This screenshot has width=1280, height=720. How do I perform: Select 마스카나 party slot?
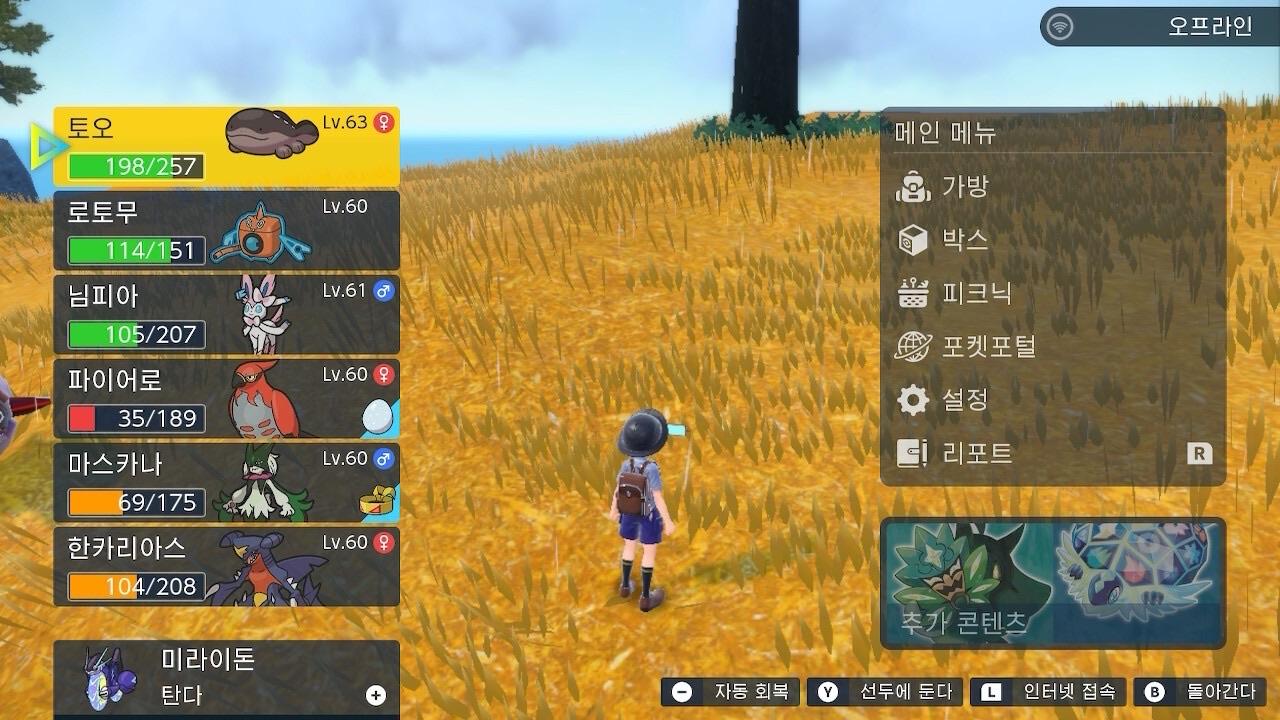pos(226,482)
